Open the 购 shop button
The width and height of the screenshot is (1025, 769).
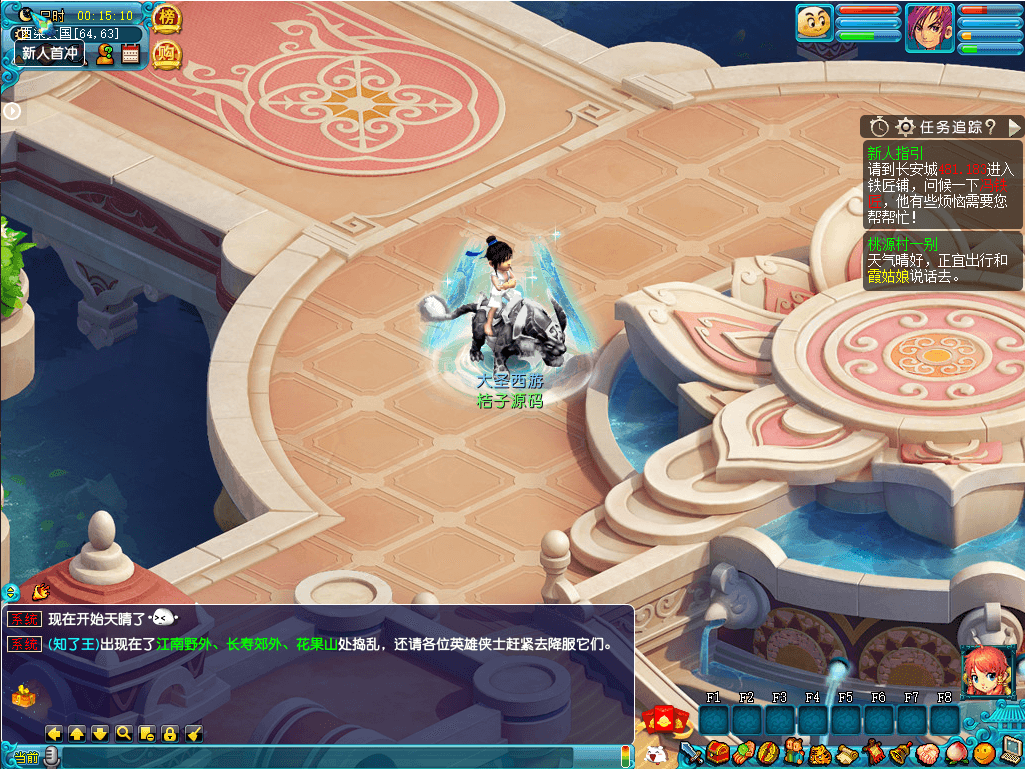(167, 54)
